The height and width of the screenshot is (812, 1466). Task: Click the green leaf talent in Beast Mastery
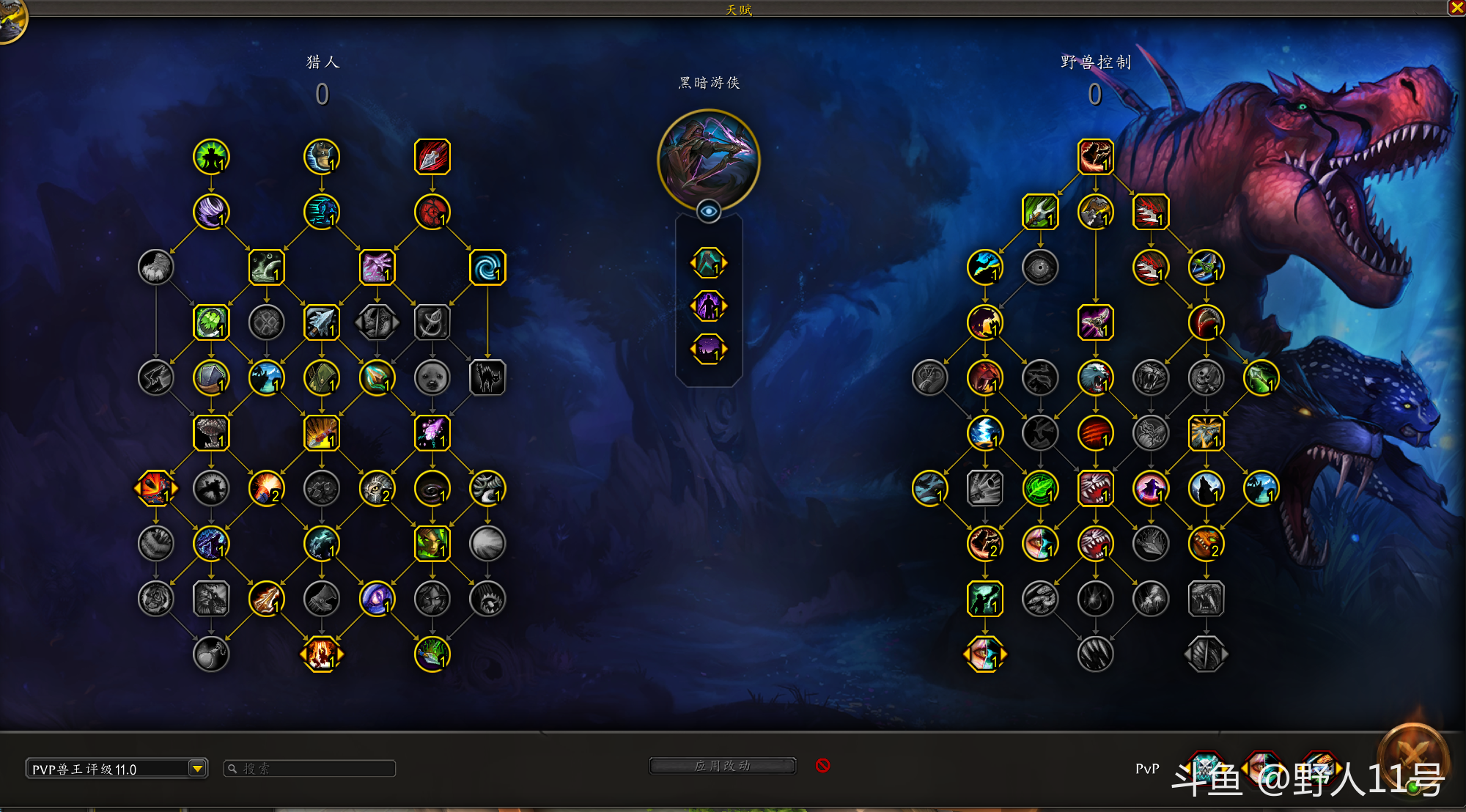click(1040, 489)
